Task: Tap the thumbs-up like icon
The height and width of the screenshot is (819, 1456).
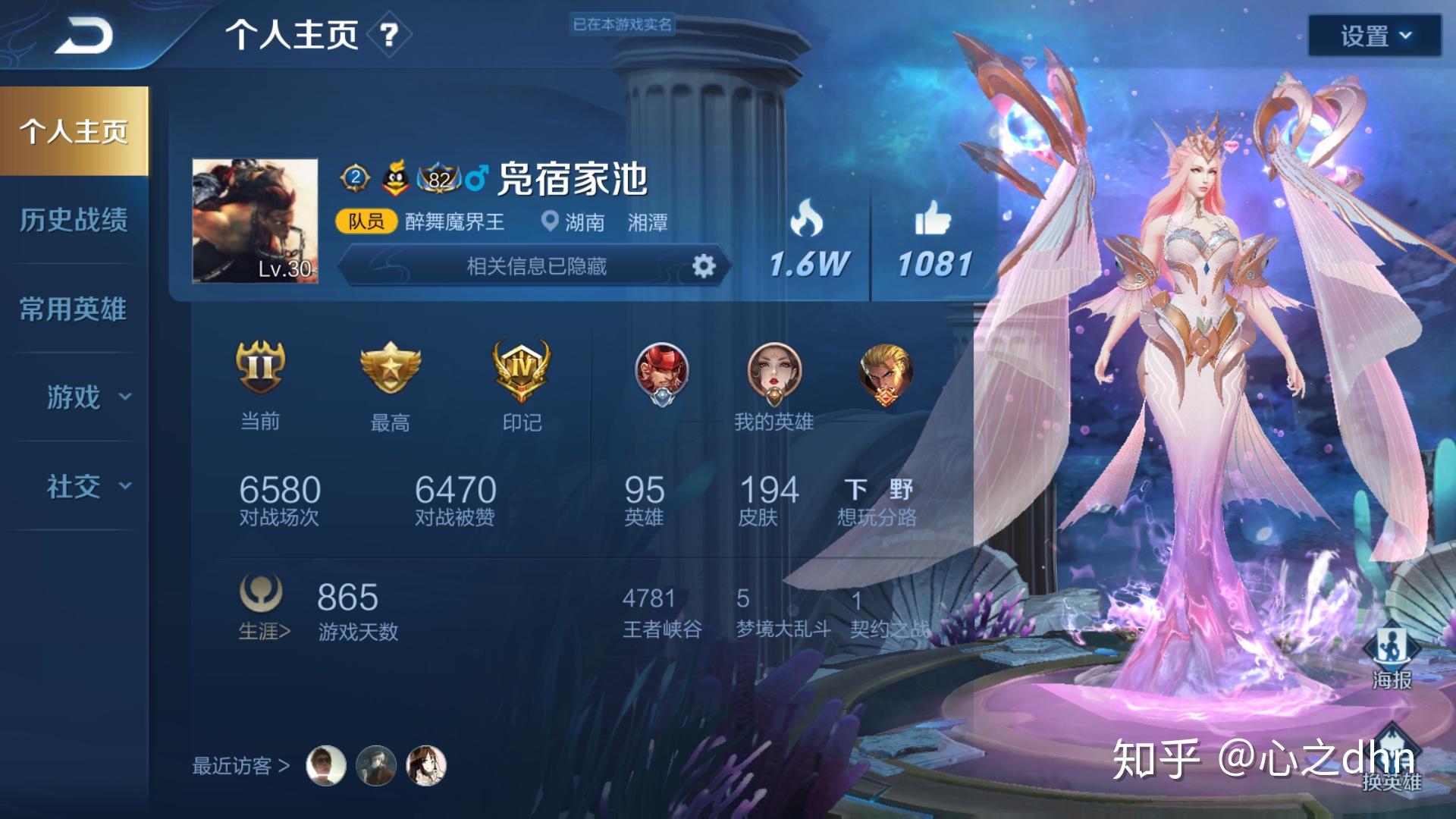Action: pos(933,218)
